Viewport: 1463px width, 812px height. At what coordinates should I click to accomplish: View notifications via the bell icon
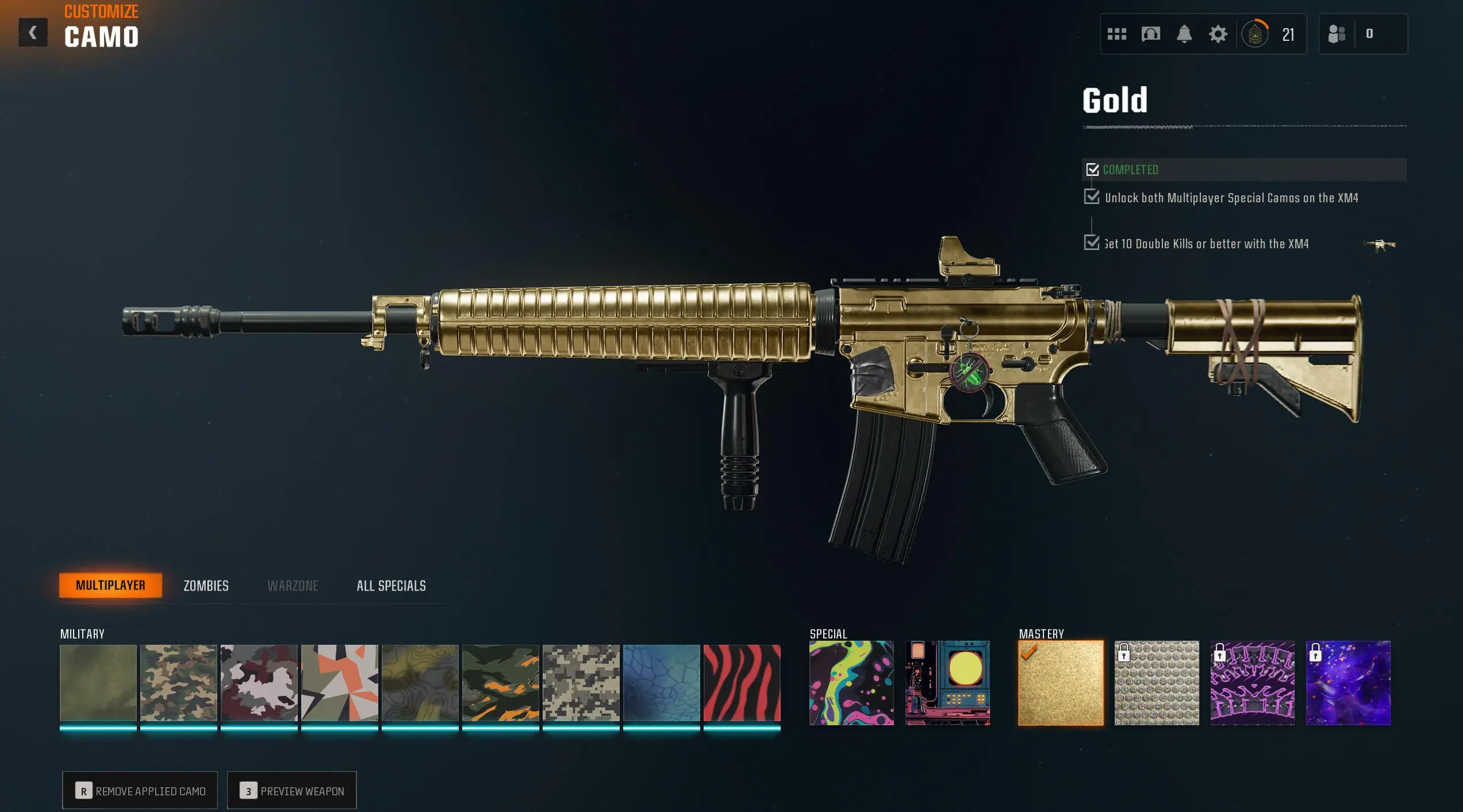pyautogui.click(x=1184, y=34)
